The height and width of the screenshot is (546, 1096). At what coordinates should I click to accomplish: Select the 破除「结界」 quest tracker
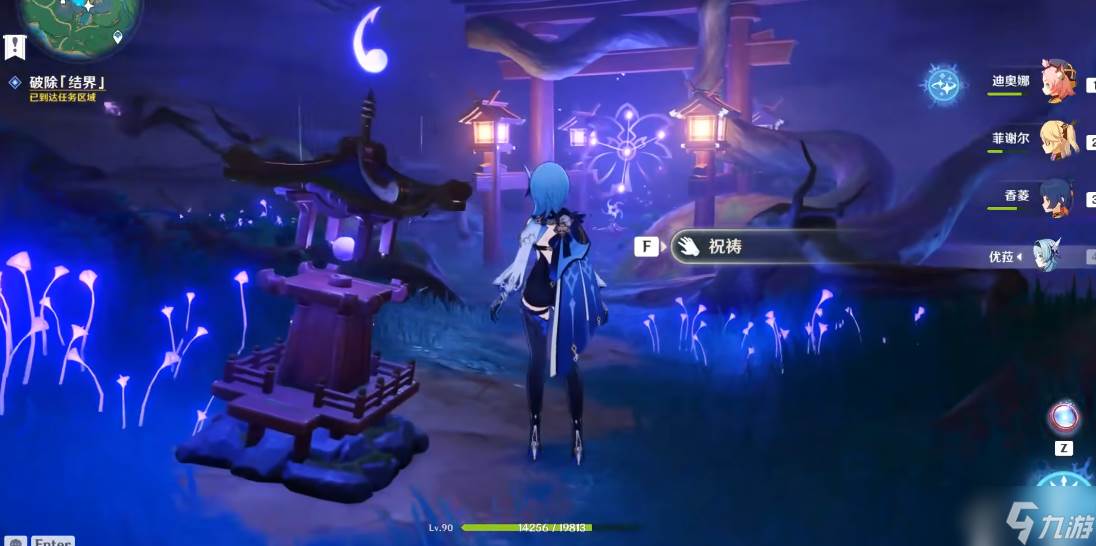pos(66,83)
